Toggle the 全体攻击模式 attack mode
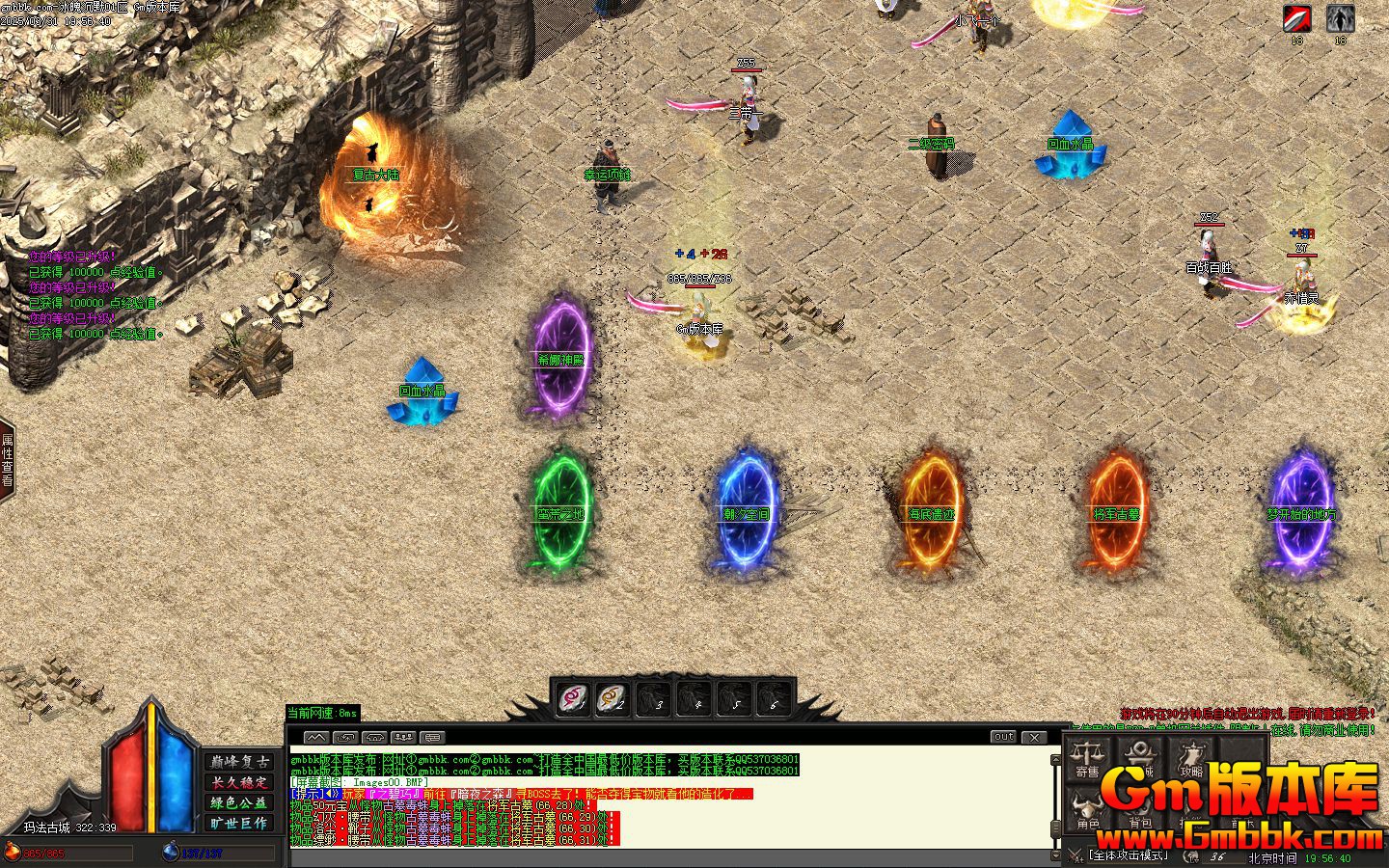 tap(1129, 855)
